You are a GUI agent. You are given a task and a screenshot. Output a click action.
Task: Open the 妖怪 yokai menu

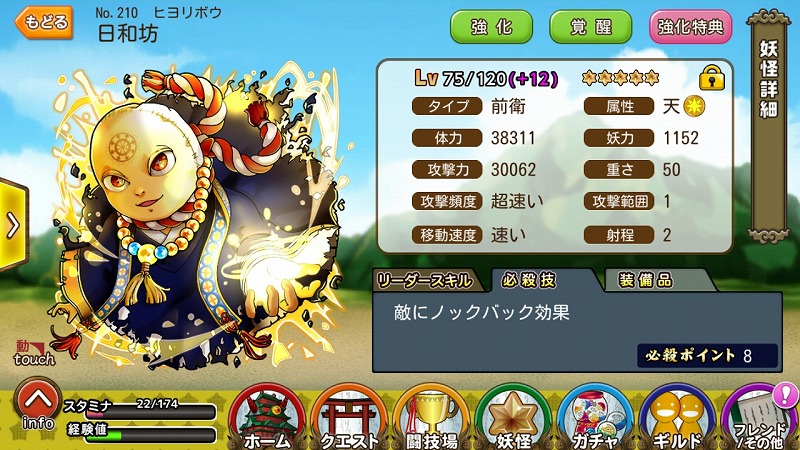(x=514, y=418)
